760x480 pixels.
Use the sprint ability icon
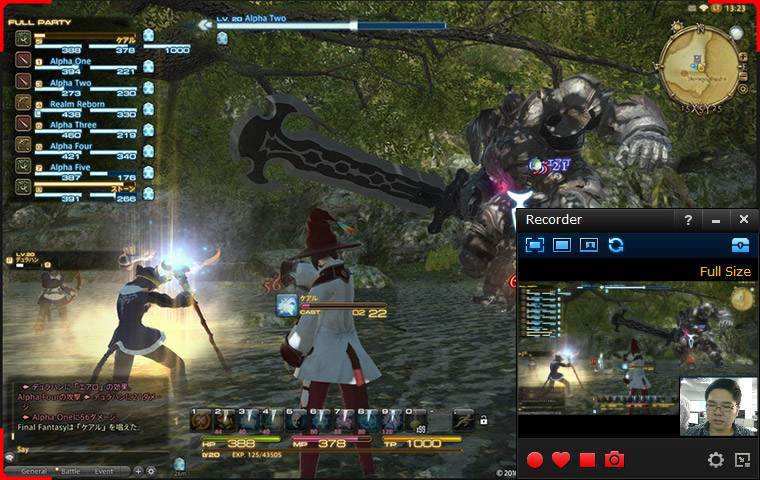462,420
